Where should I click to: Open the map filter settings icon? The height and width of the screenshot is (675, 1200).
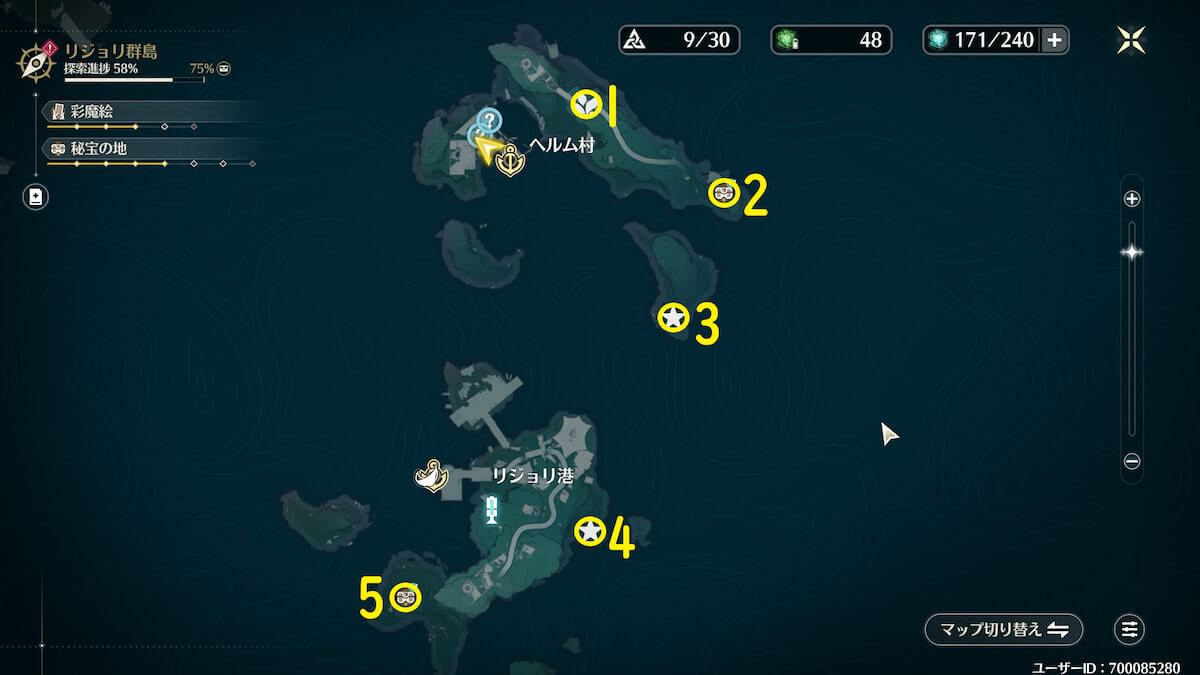point(1130,630)
